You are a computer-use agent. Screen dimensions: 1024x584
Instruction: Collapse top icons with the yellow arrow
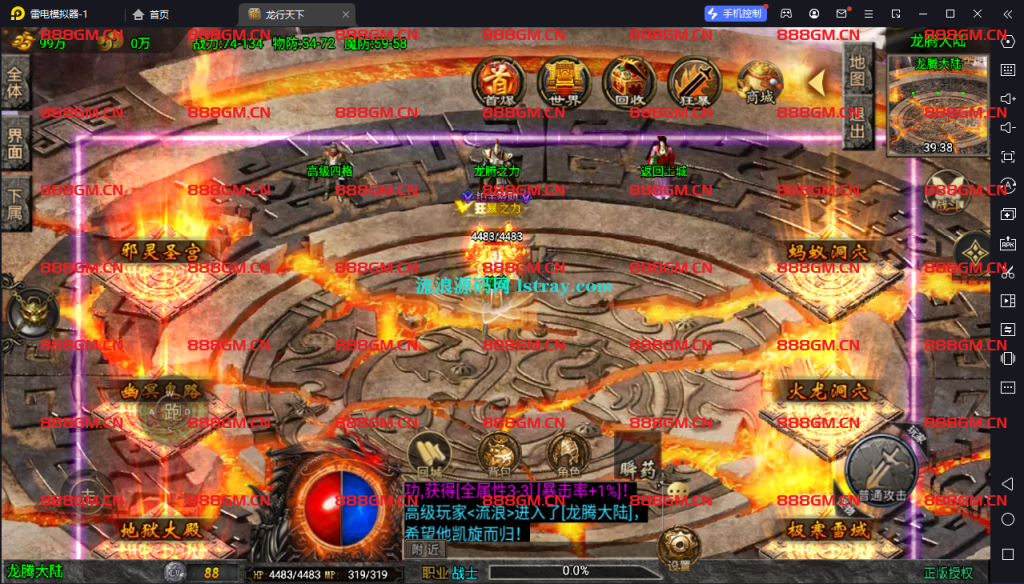pos(818,82)
